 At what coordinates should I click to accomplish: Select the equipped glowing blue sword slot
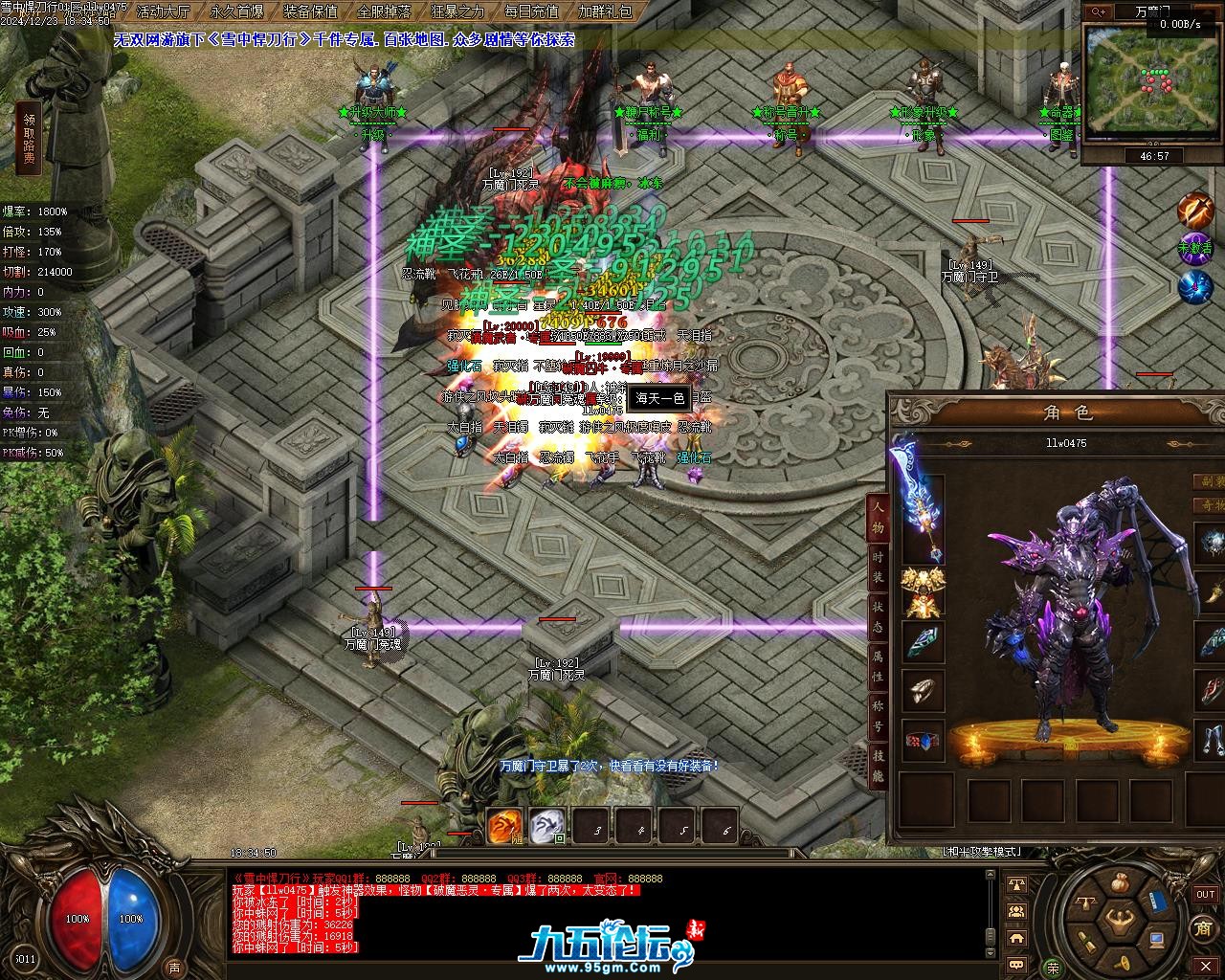click(921, 501)
